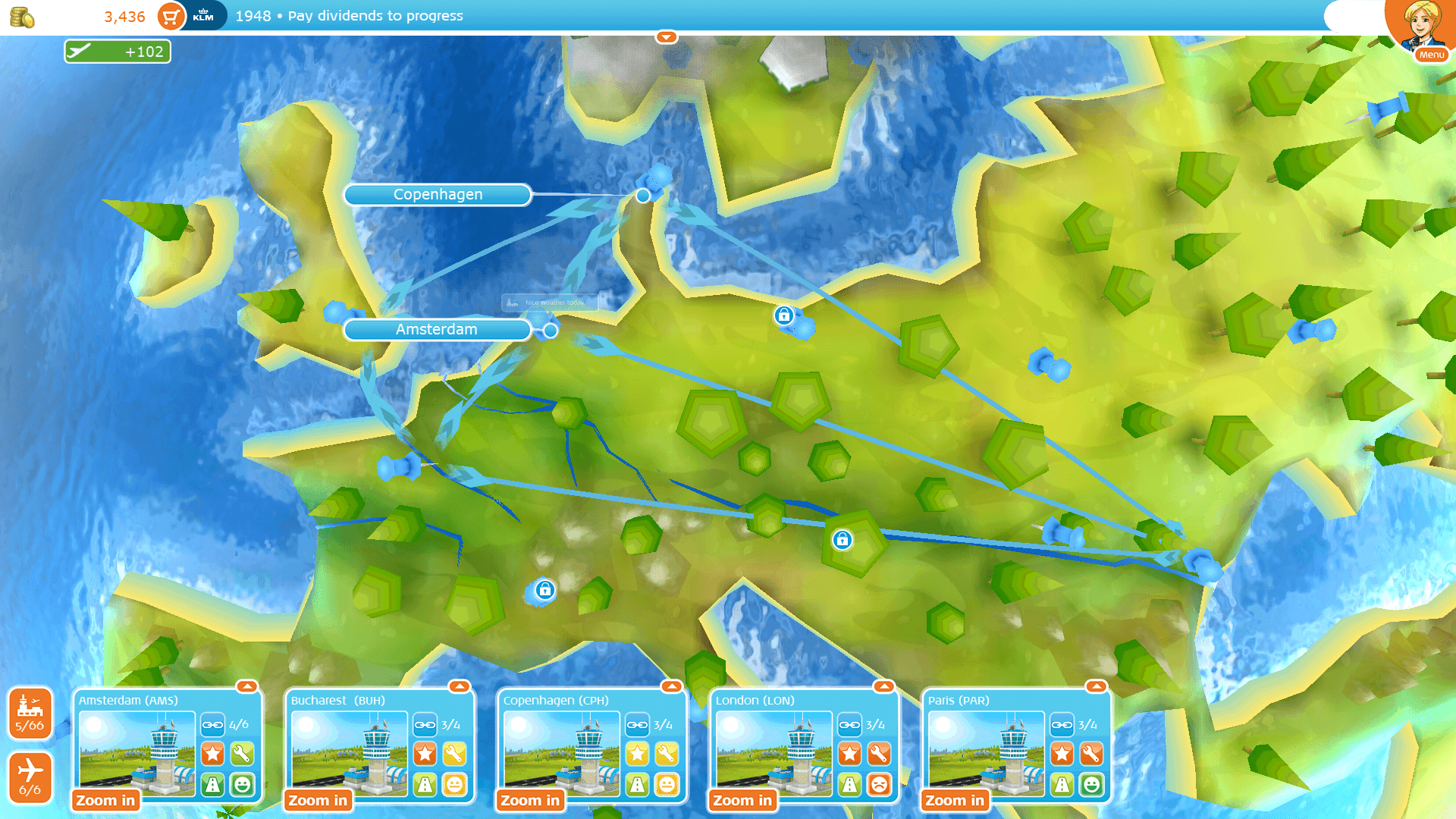Zoom in on Bucharest (BUH) airport
This screenshot has width=1456, height=819.
pyautogui.click(x=318, y=800)
